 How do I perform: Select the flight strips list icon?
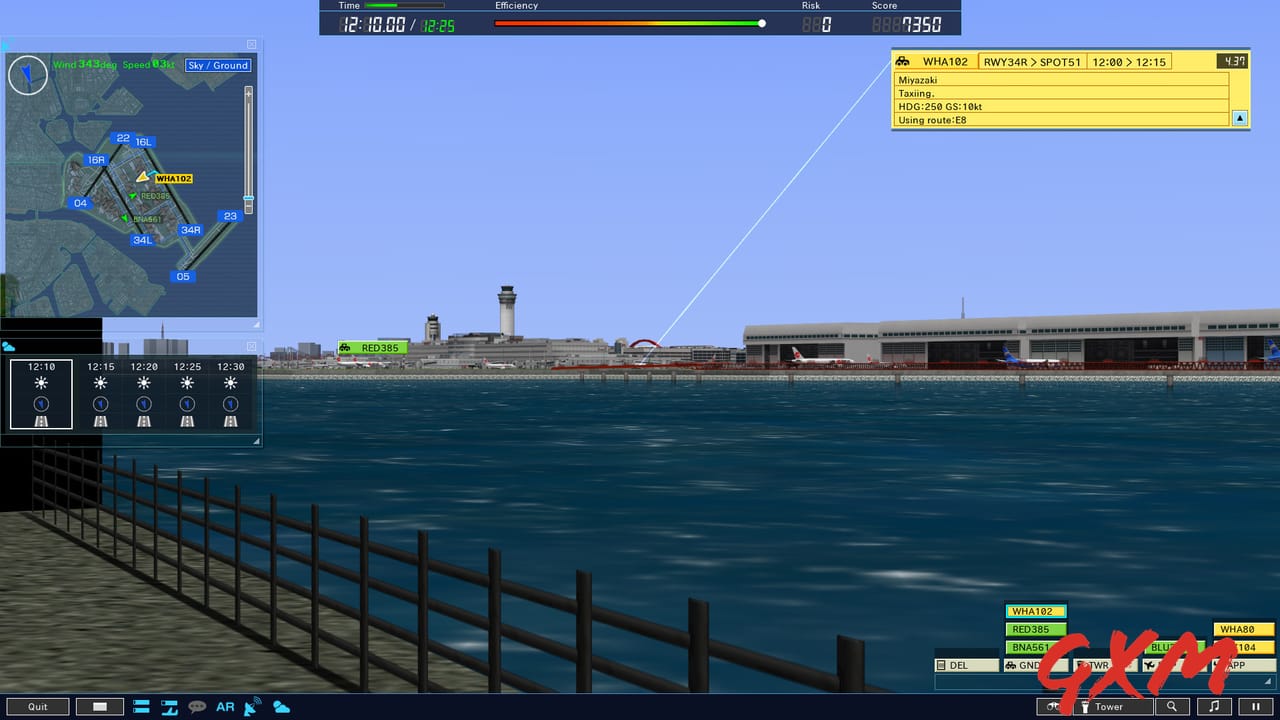coord(140,706)
